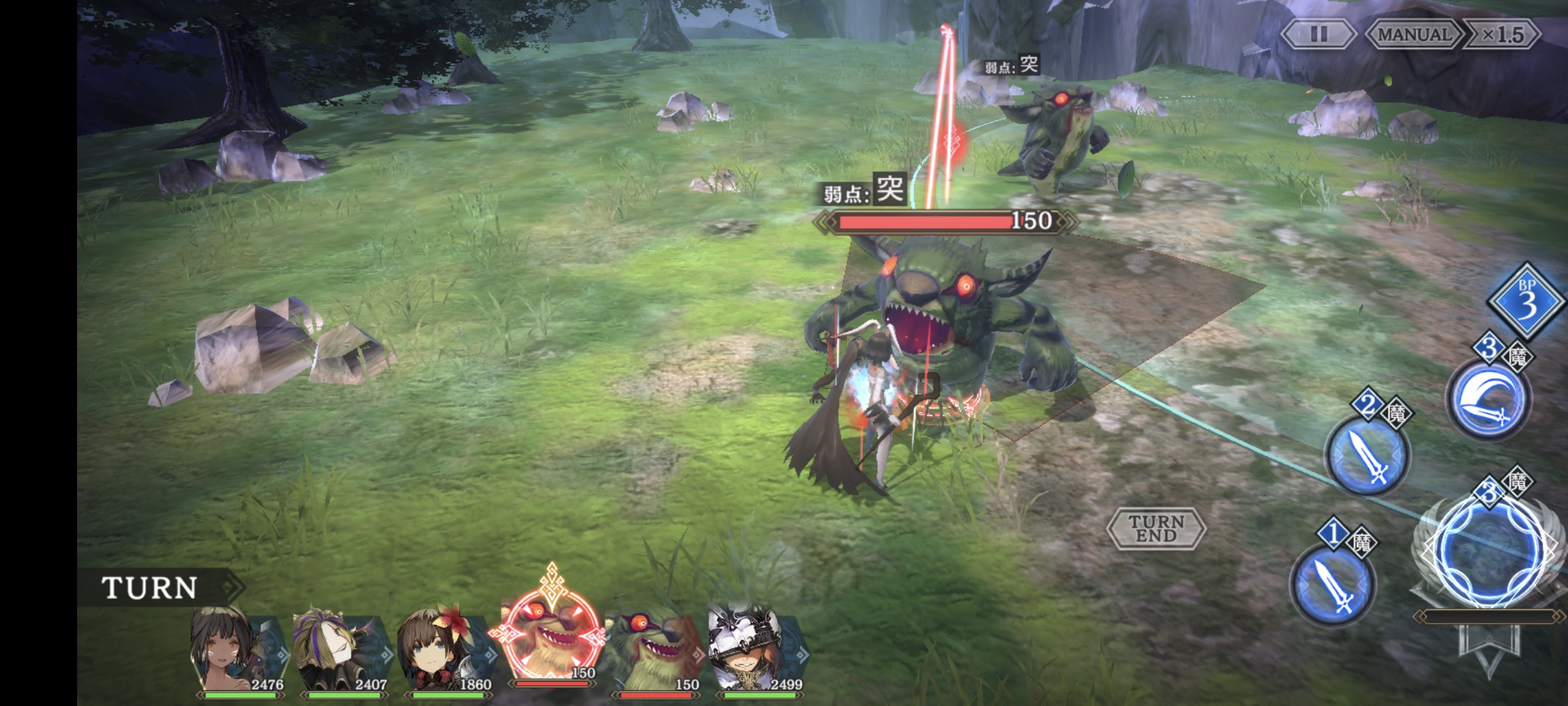
Task: Change the x1.5 battle speed
Action: coord(1502,34)
